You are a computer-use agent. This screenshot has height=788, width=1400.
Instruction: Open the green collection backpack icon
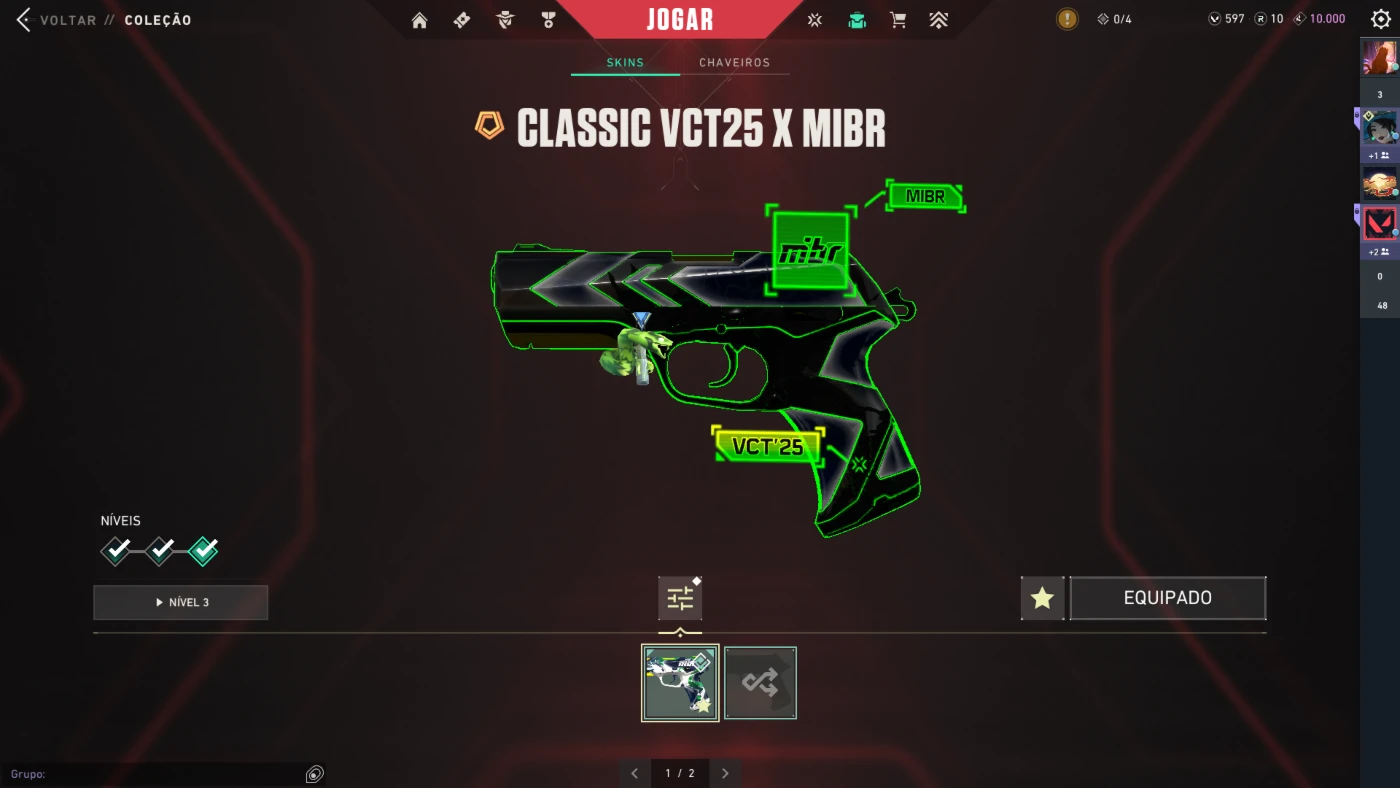857,20
